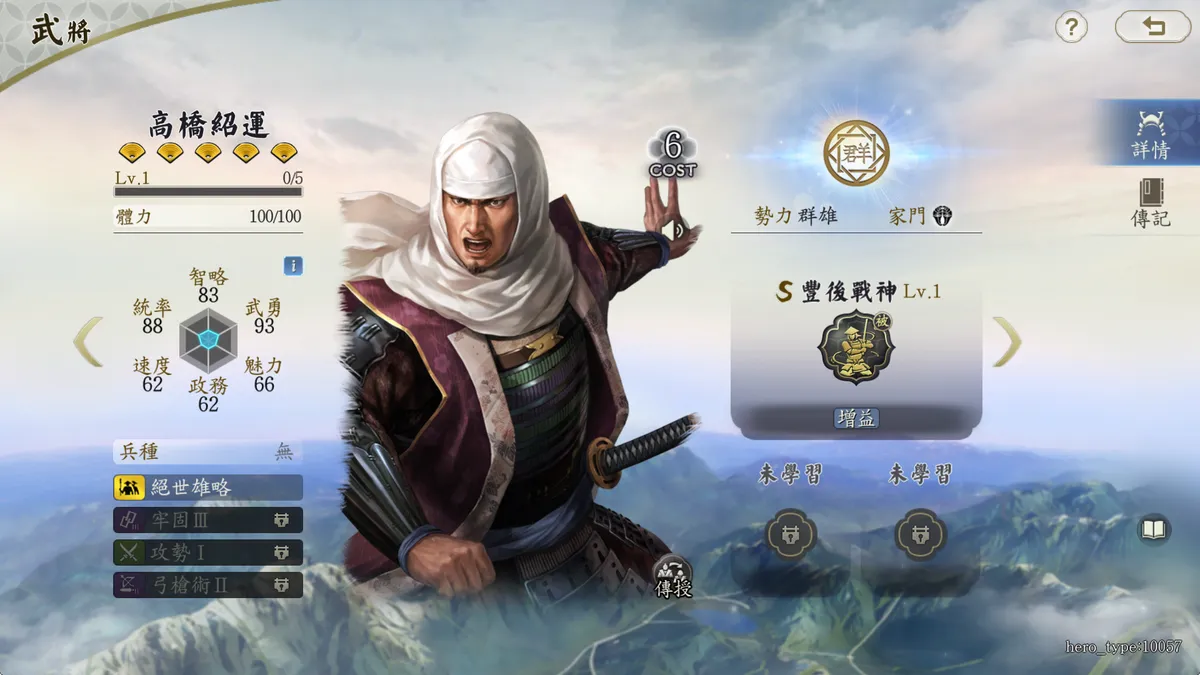
Task: Select the 絕世雄略 trait row
Action: click(208, 487)
